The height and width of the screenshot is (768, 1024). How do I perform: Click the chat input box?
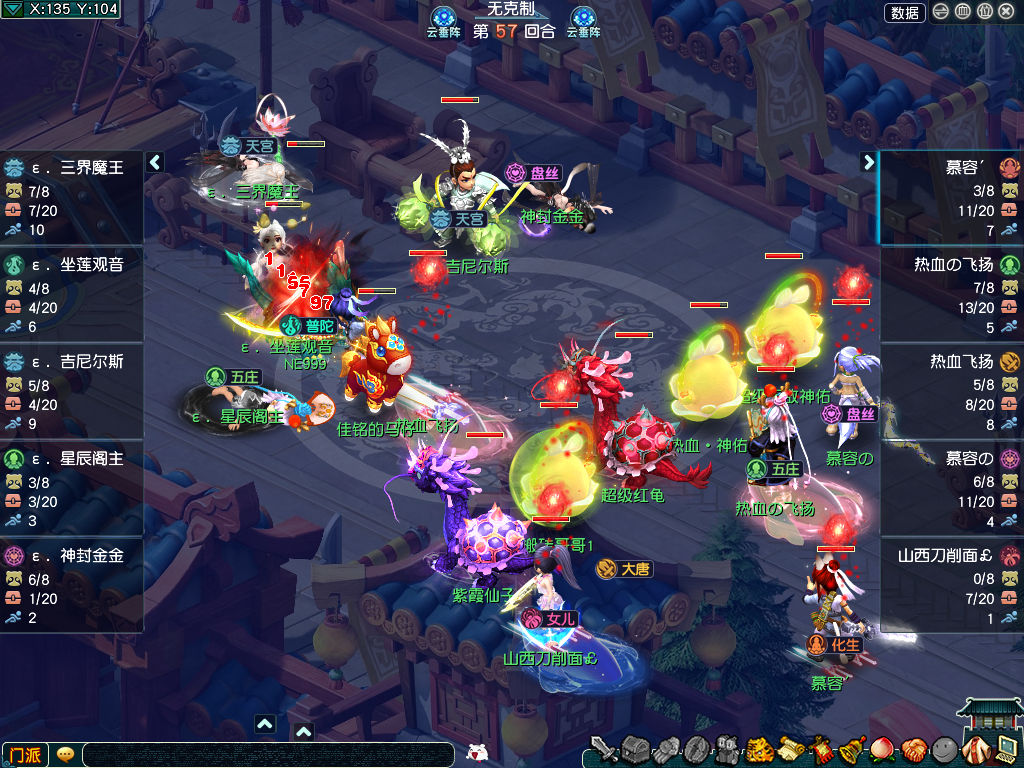[270, 754]
